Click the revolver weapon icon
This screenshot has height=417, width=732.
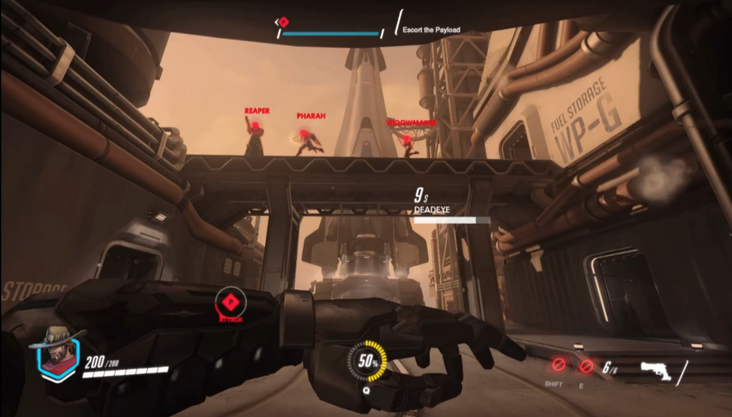[x=657, y=368]
